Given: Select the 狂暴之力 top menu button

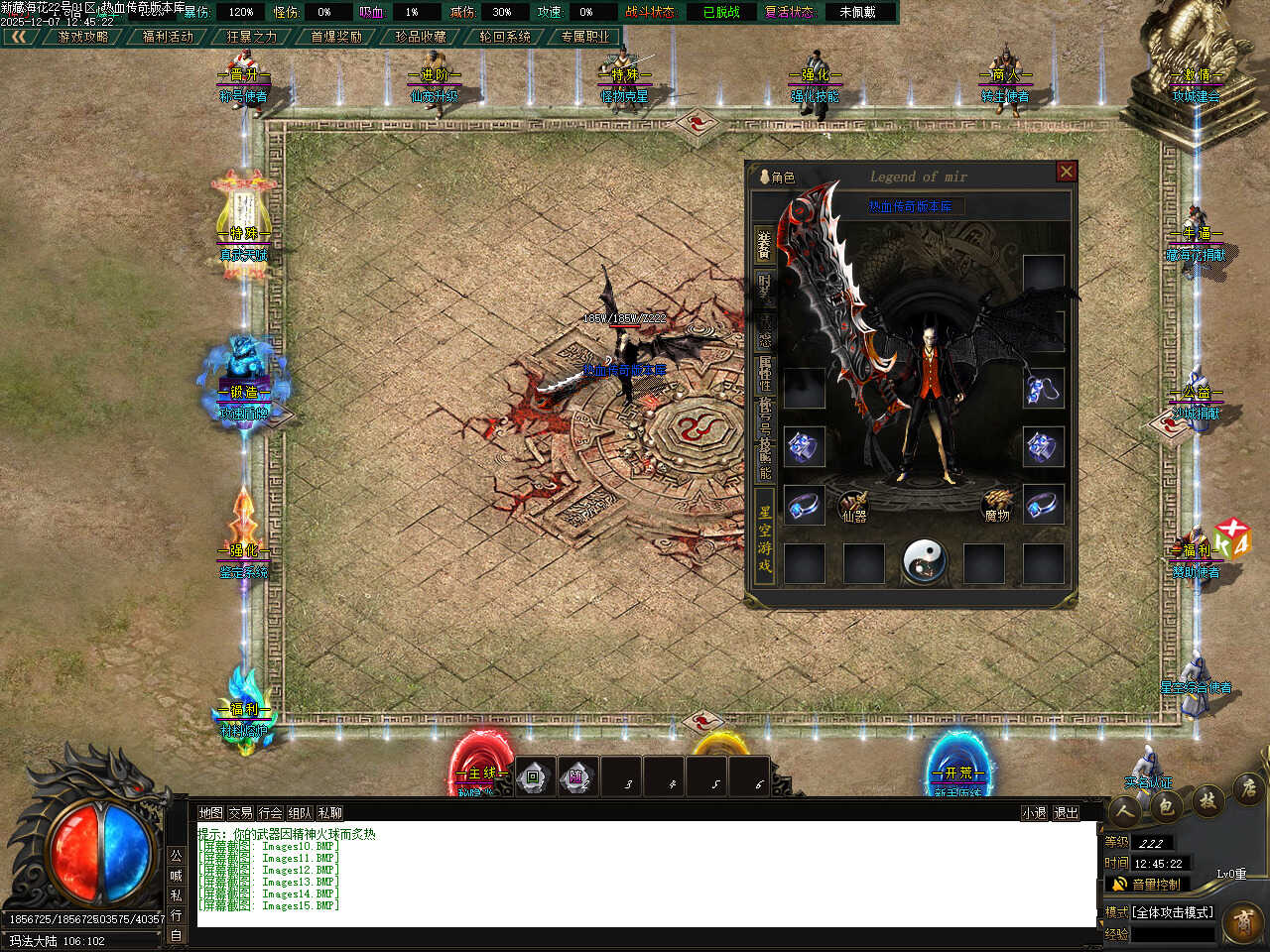Looking at the screenshot, I should pyautogui.click(x=252, y=37).
